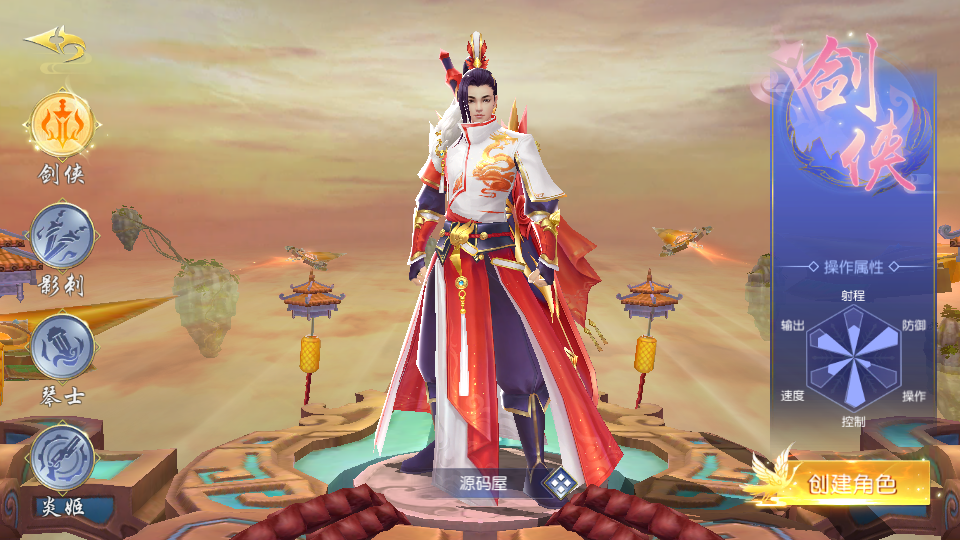The image size is (960, 540).
Task: Select the 剑侠 swordsman class
Action: tap(63, 124)
